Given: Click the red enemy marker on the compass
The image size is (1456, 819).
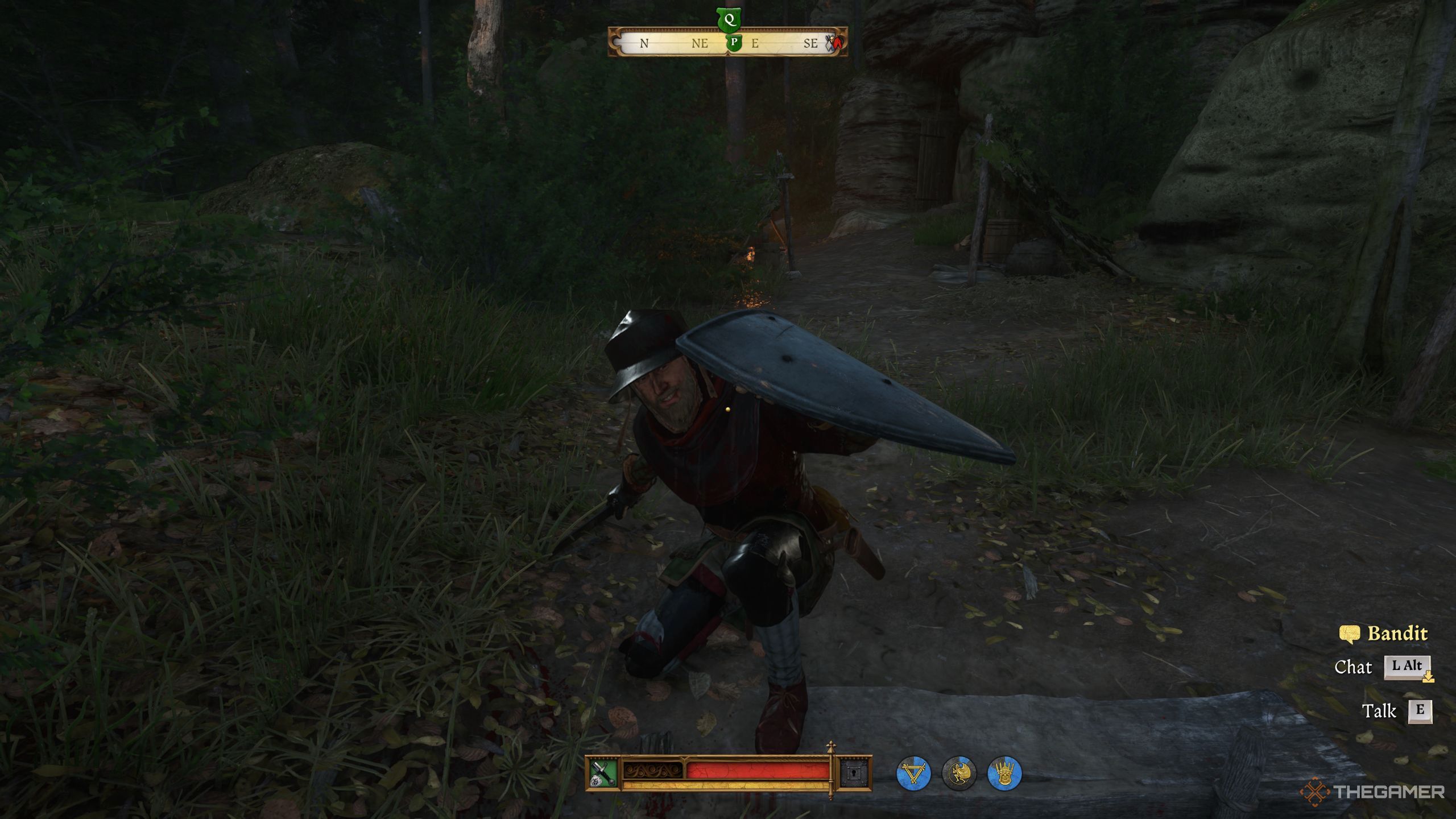Looking at the screenshot, I should 834,43.
